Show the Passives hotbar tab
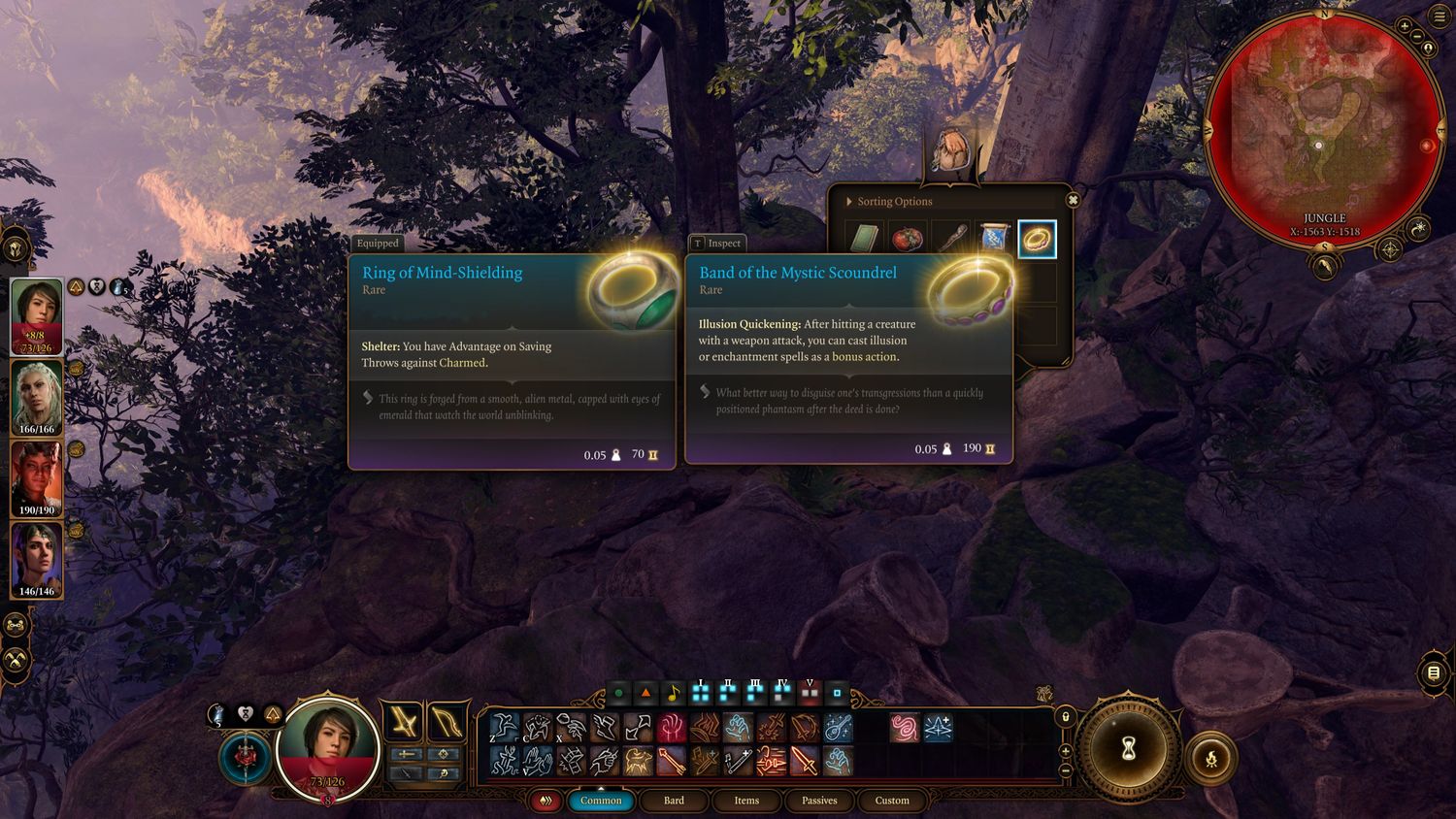The height and width of the screenshot is (819, 1456). pyautogui.click(x=819, y=801)
